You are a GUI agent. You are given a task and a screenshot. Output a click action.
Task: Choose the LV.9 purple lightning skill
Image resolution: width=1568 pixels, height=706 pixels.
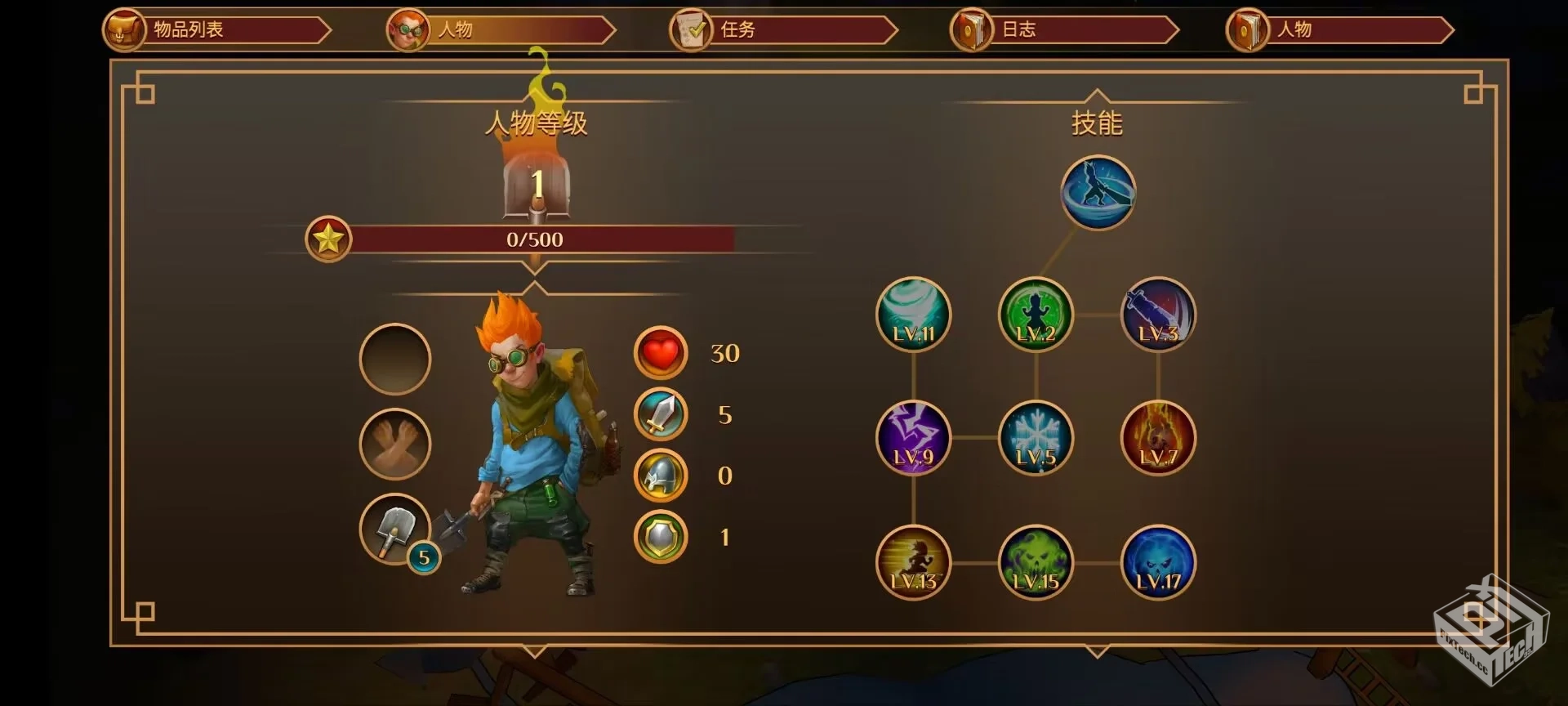point(913,438)
